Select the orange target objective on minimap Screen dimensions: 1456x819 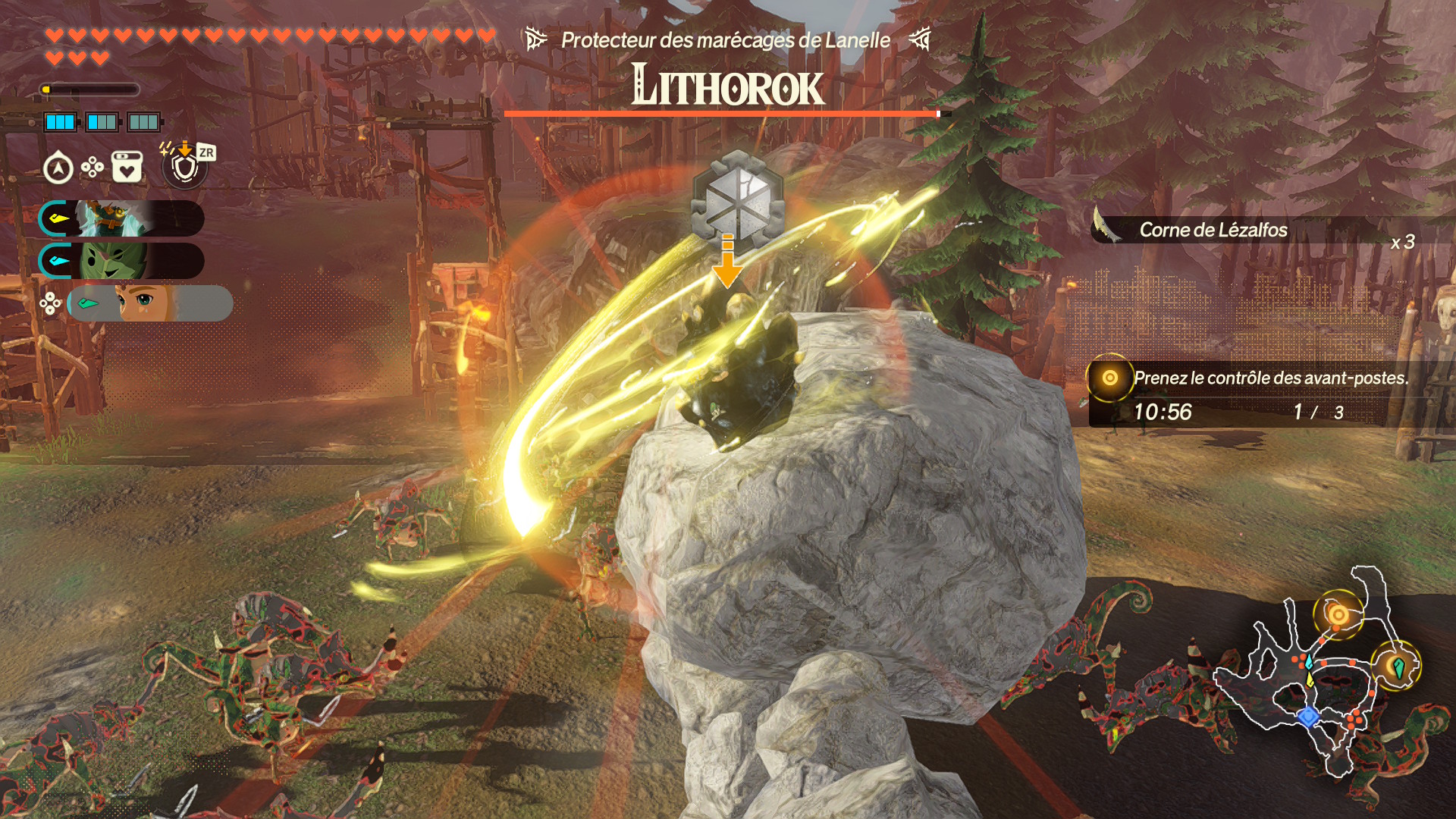pyautogui.click(x=1338, y=614)
